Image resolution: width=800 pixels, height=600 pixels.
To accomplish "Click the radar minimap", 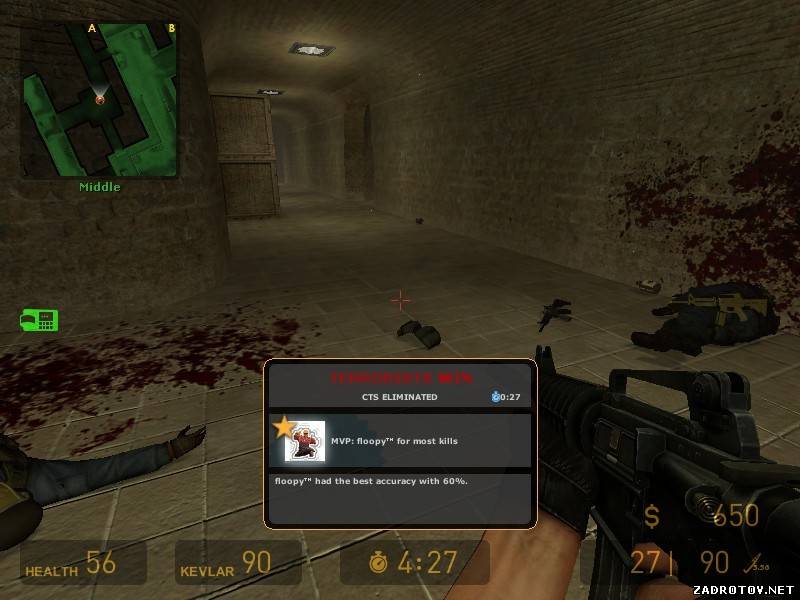I will [x=99, y=100].
